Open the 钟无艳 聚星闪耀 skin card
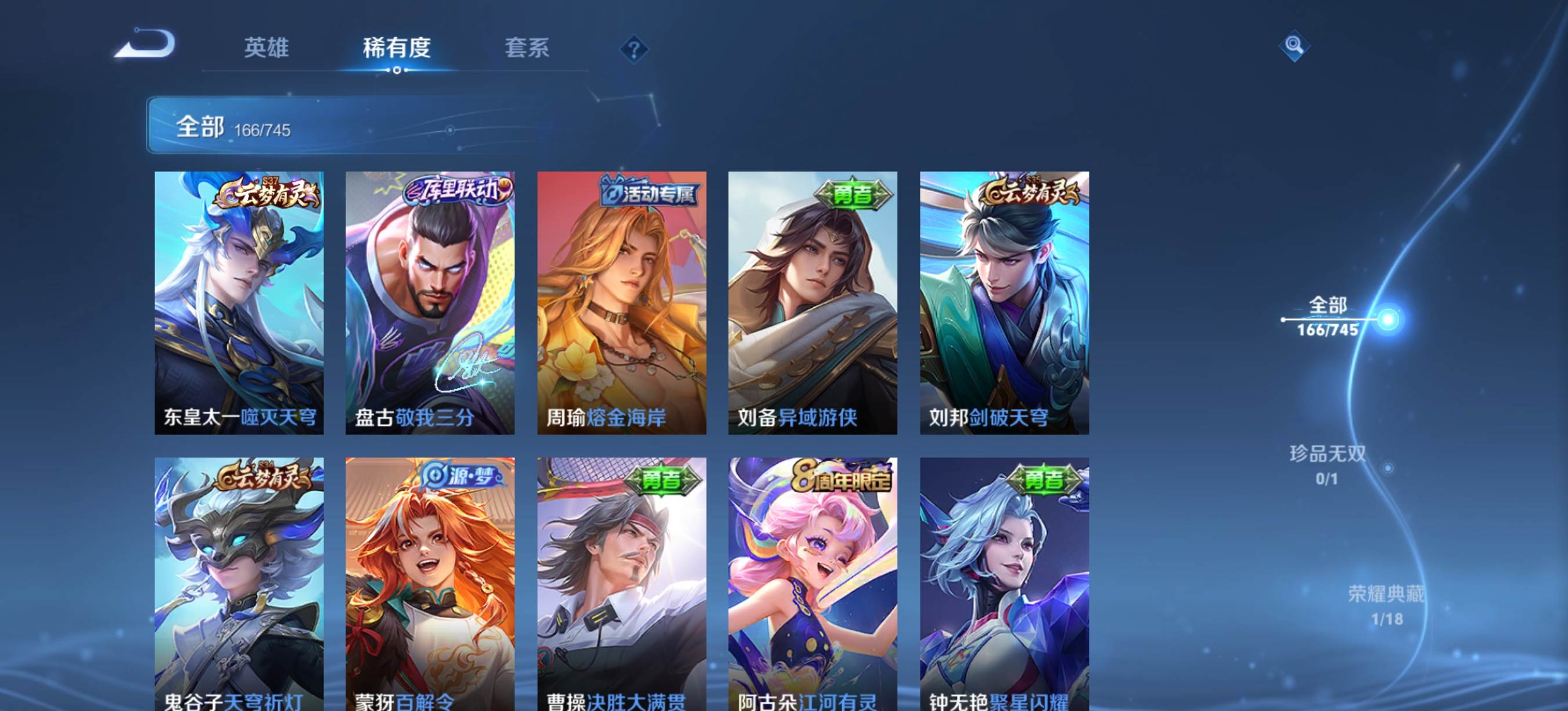The width and height of the screenshot is (1568, 711). (x=1004, y=583)
